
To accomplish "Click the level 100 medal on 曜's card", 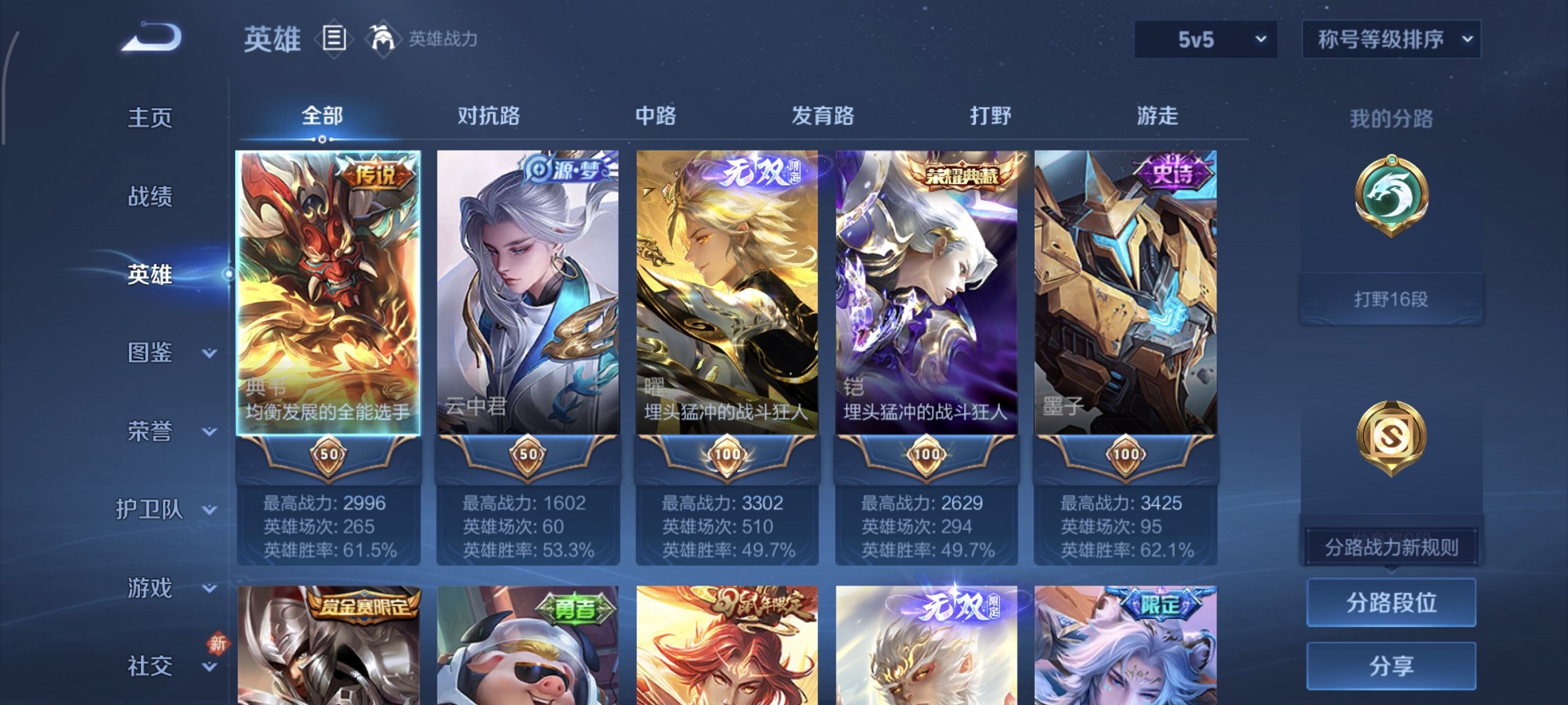I will (727, 455).
